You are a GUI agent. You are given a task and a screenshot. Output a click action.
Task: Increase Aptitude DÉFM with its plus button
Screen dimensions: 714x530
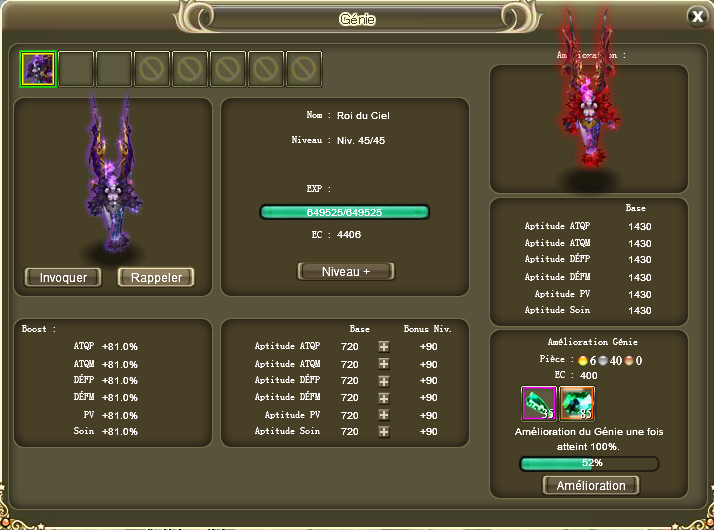point(383,397)
